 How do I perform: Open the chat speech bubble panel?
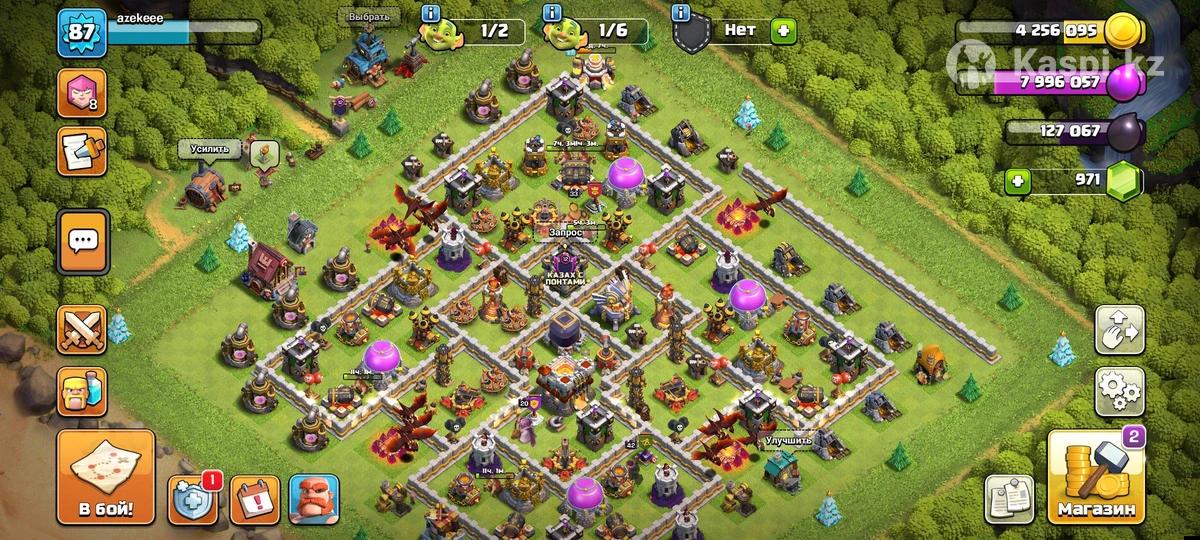[x=82, y=240]
